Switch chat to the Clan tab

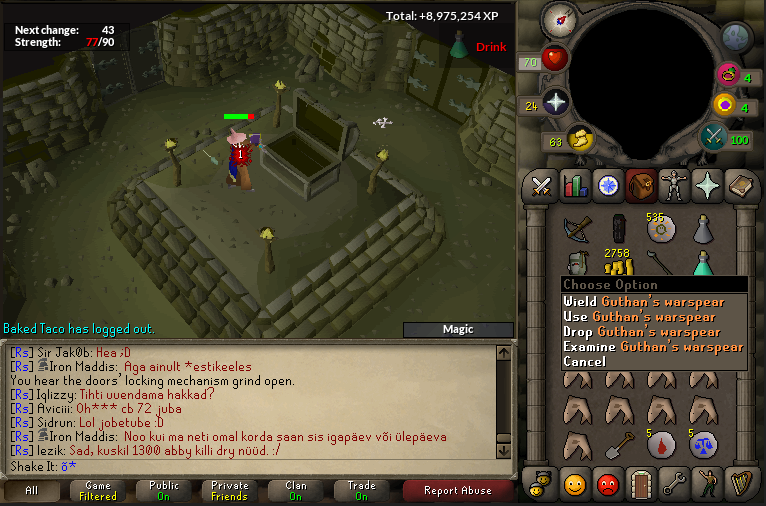(x=295, y=490)
